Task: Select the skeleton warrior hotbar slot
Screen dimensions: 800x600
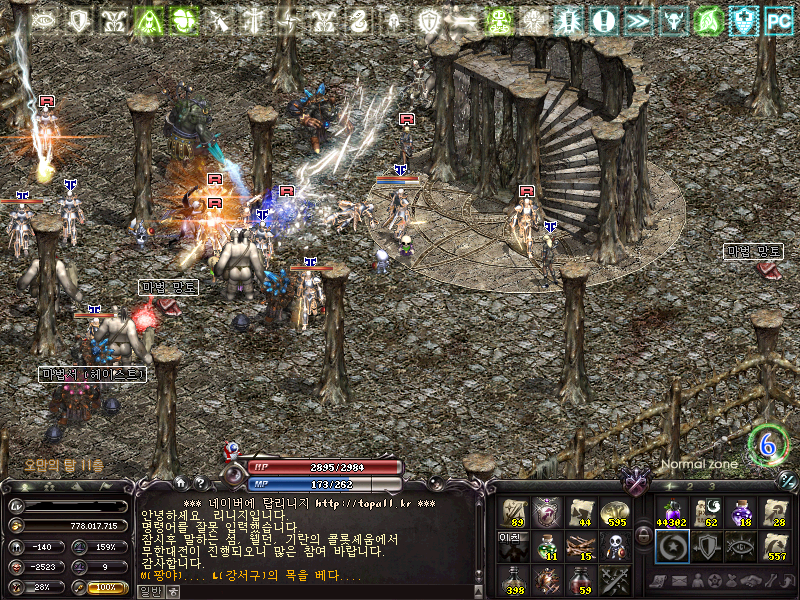Action: pos(615,546)
